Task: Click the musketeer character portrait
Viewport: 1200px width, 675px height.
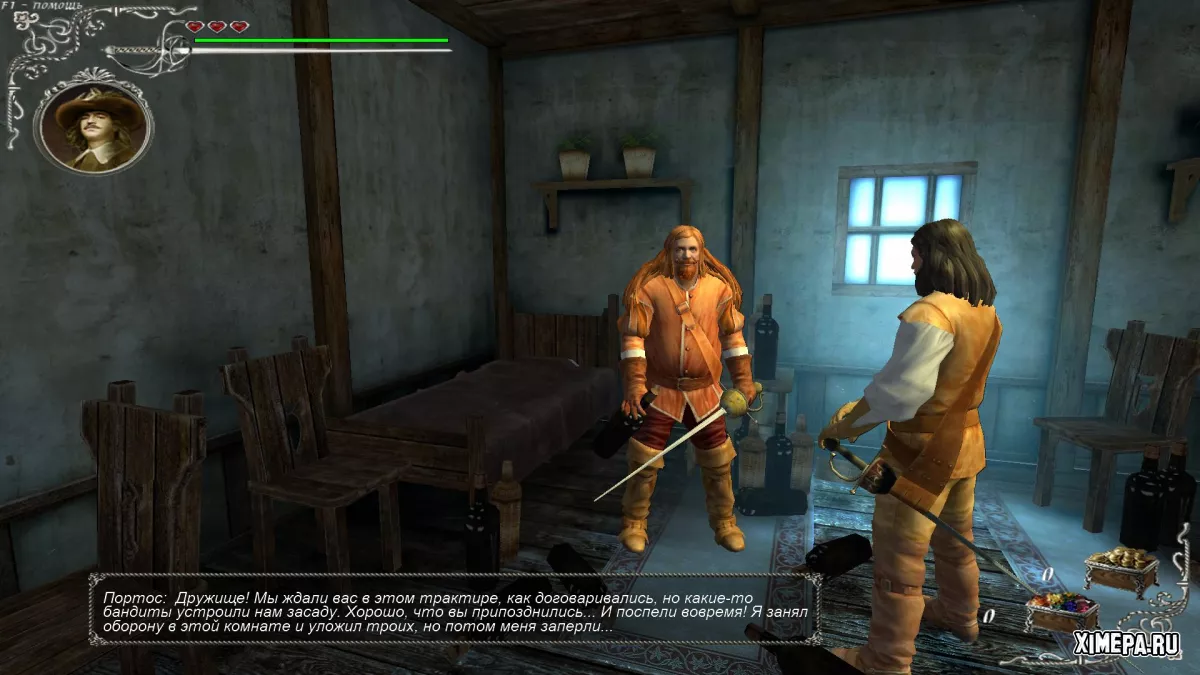Action: 92,127
